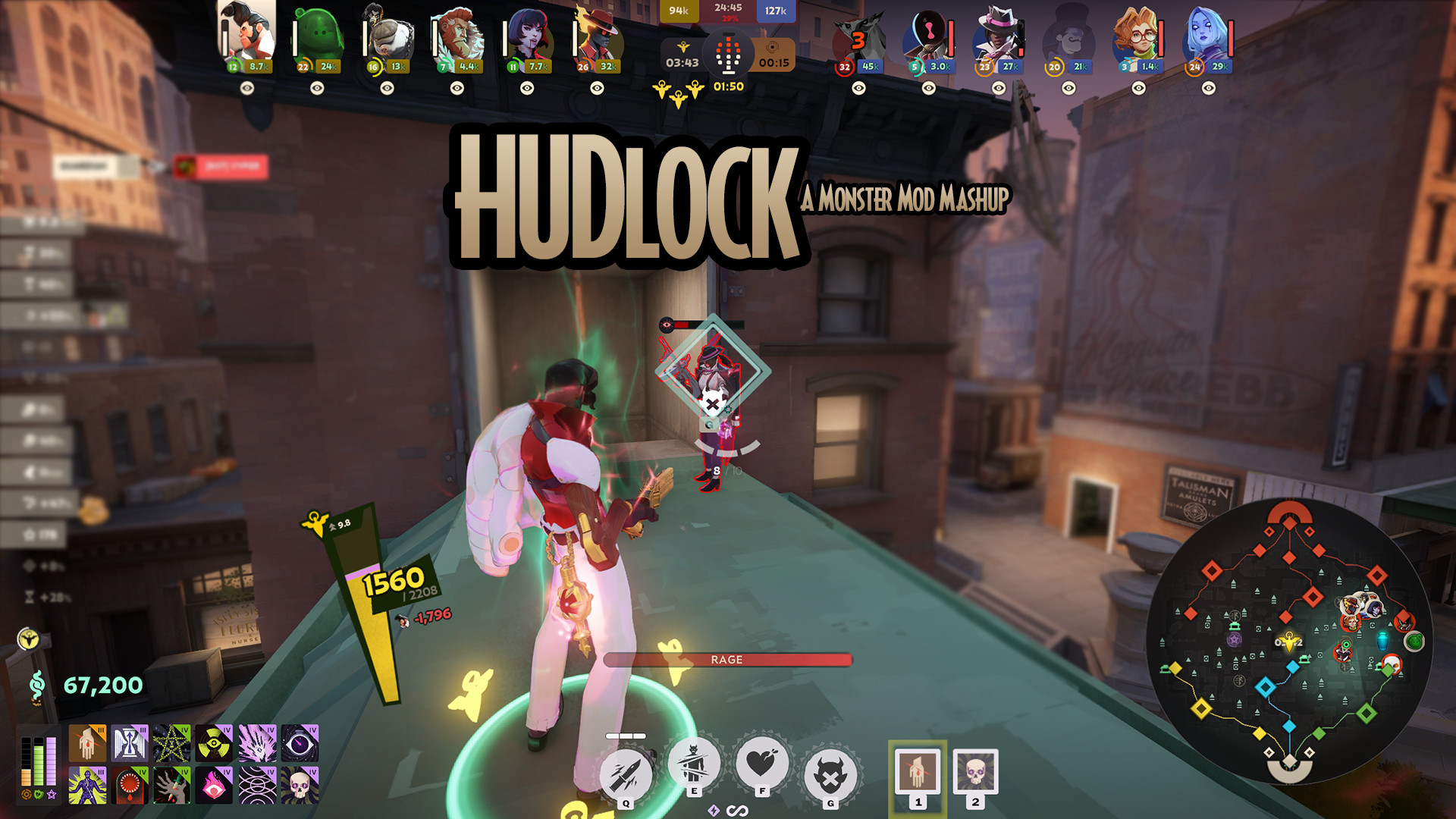Toggle the purple star indicator below the resource bars
The width and height of the screenshot is (1456, 819).
click(51, 795)
